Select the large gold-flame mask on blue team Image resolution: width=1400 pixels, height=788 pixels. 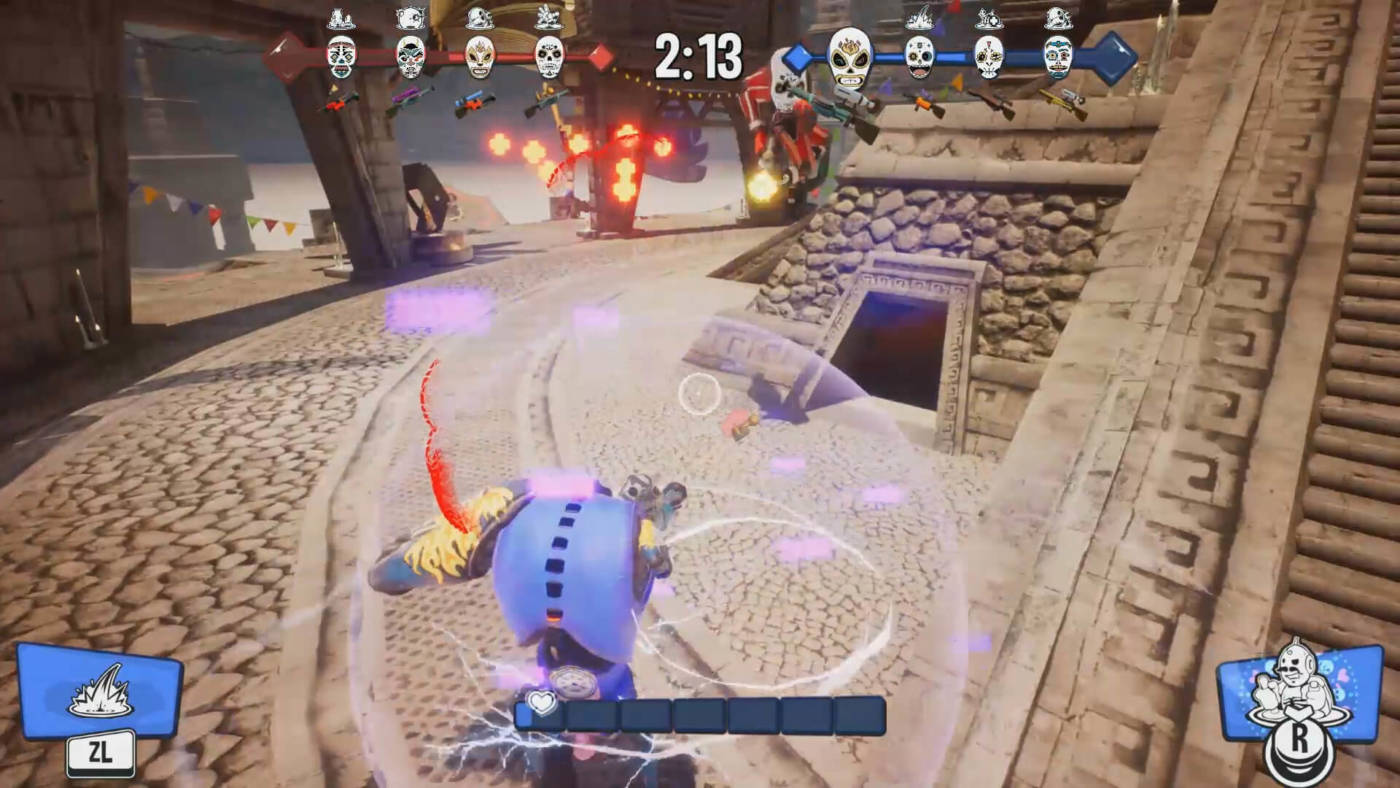point(850,57)
